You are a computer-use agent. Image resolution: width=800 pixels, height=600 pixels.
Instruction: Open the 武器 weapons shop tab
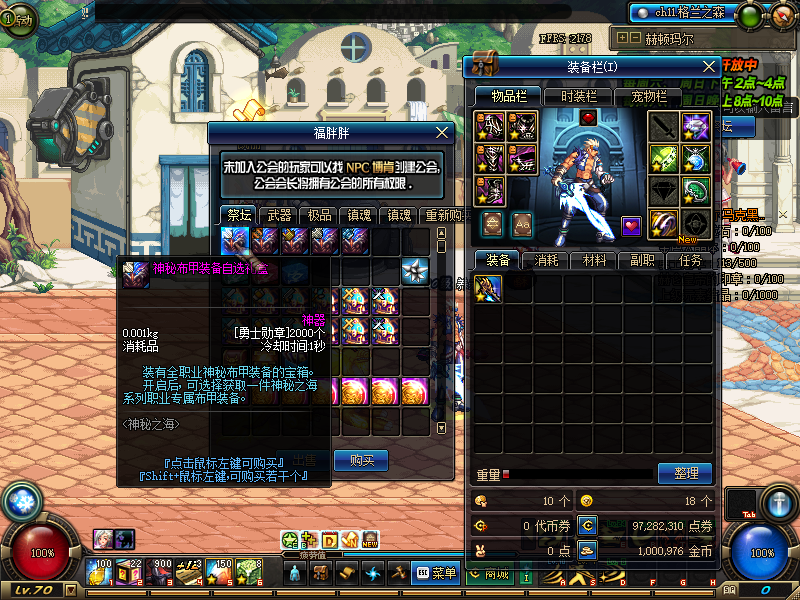click(279, 215)
